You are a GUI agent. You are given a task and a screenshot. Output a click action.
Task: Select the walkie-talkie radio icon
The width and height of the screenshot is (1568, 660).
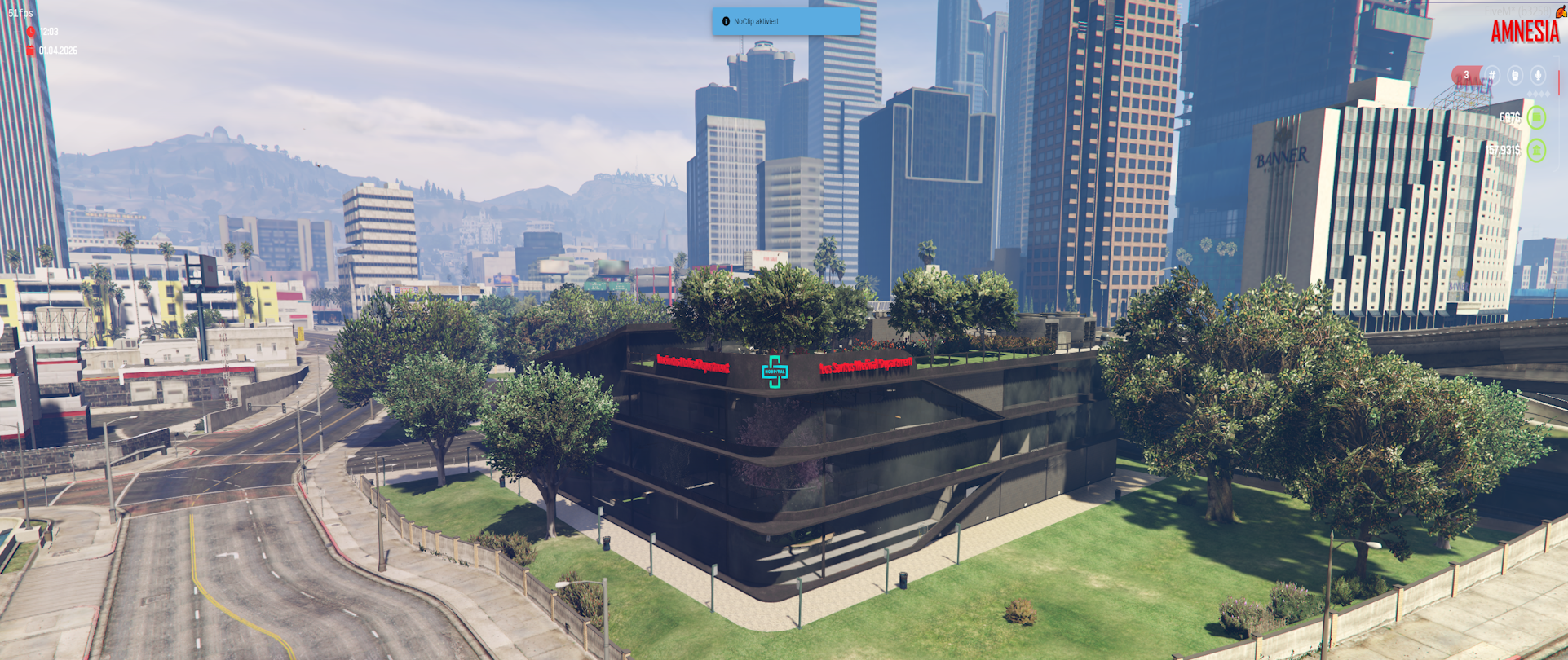pyautogui.click(x=1515, y=76)
